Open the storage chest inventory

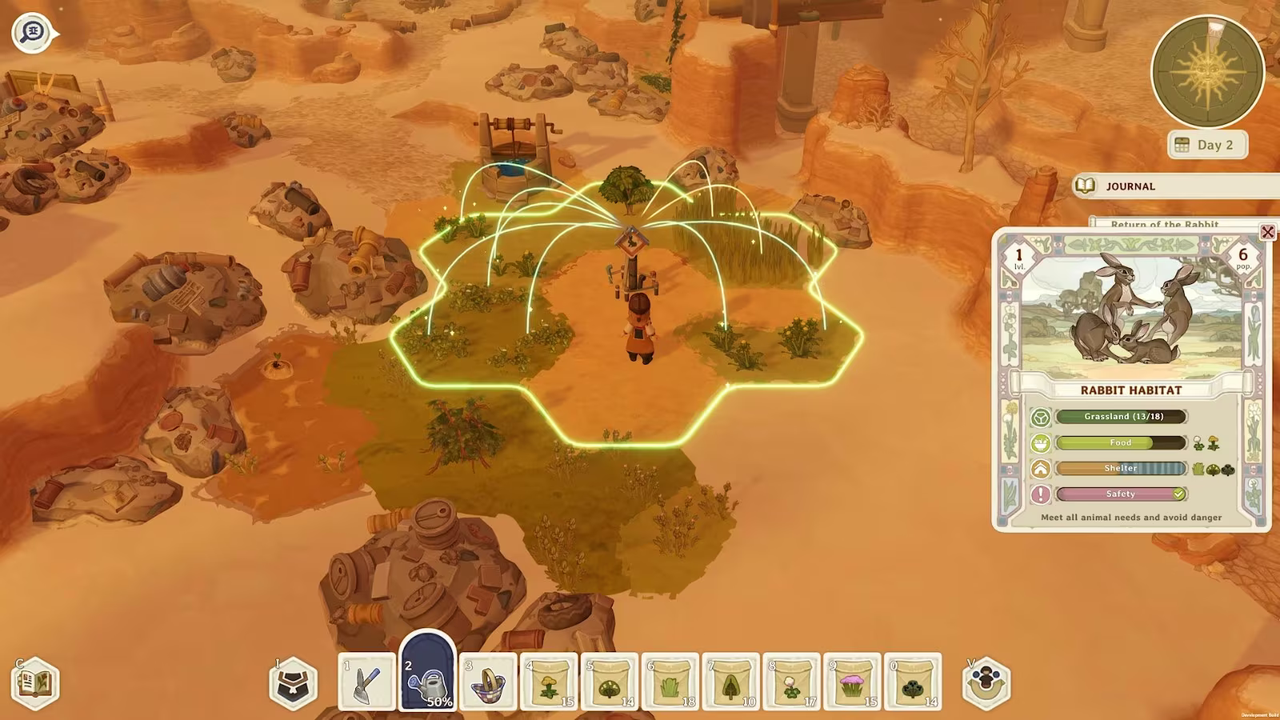click(x=292, y=682)
